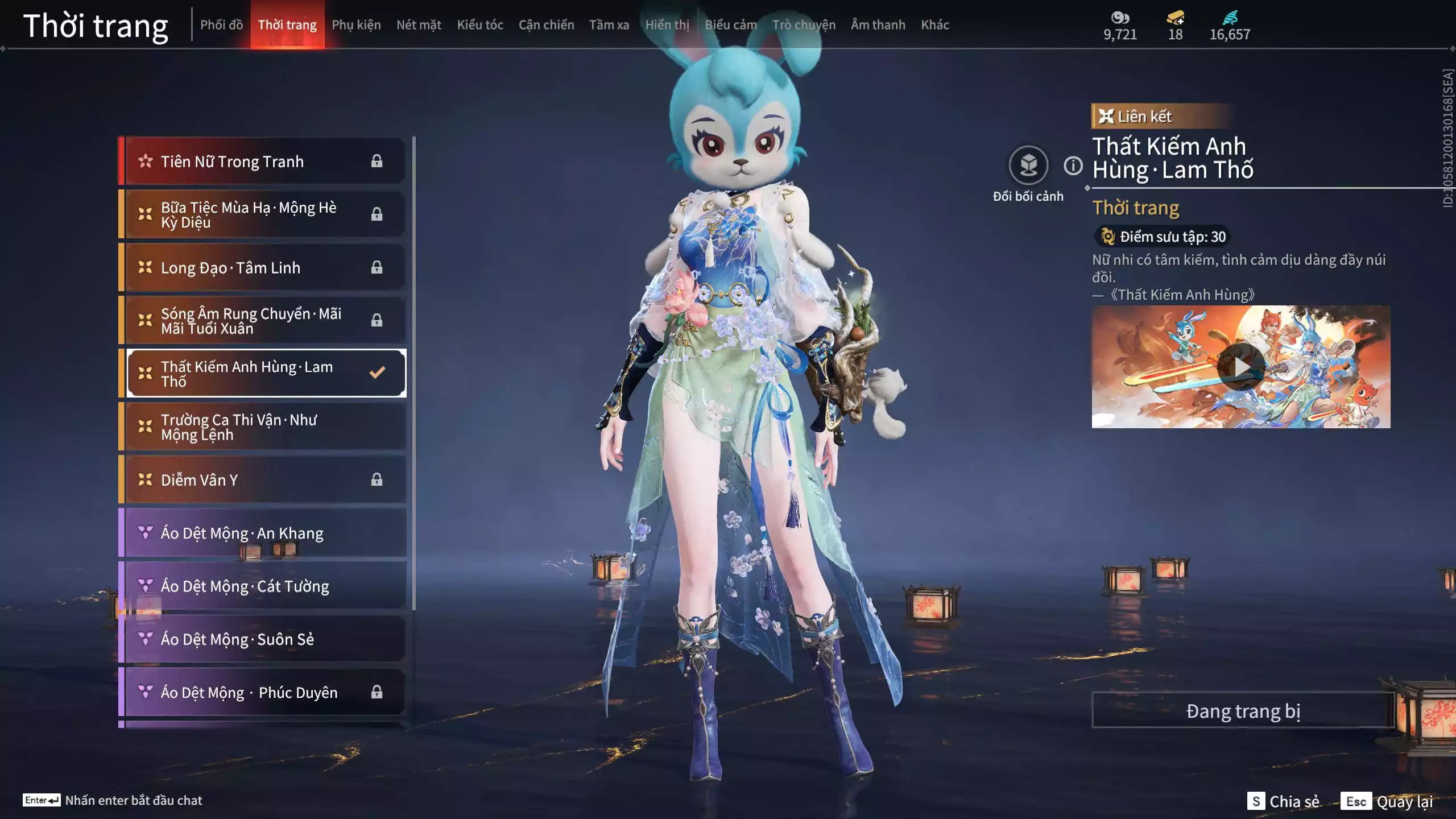Open the Phụ kiện tab
The image size is (1456, 819).
coord(356,24)
